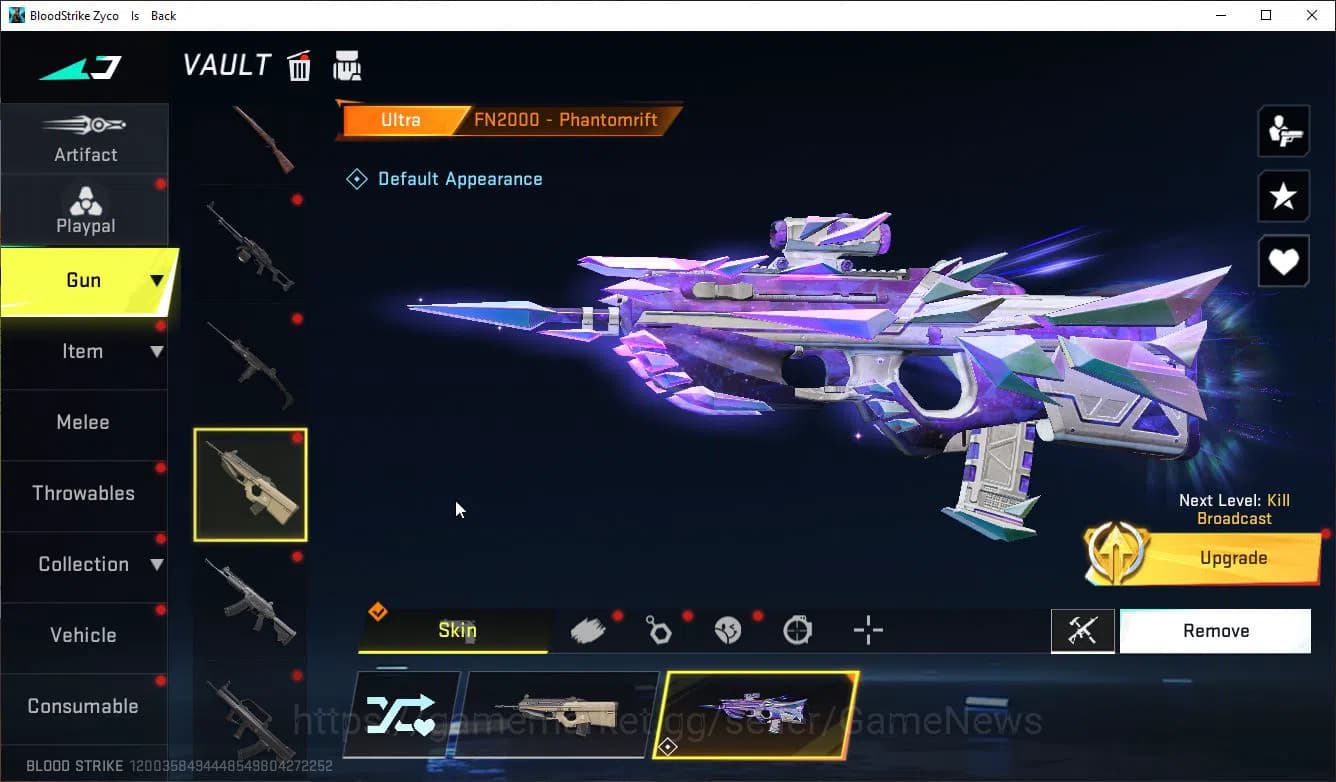Viewport: 1336px width, 782px height.
Task: Select the scope attachment icon
Action: tap(797, 630)
